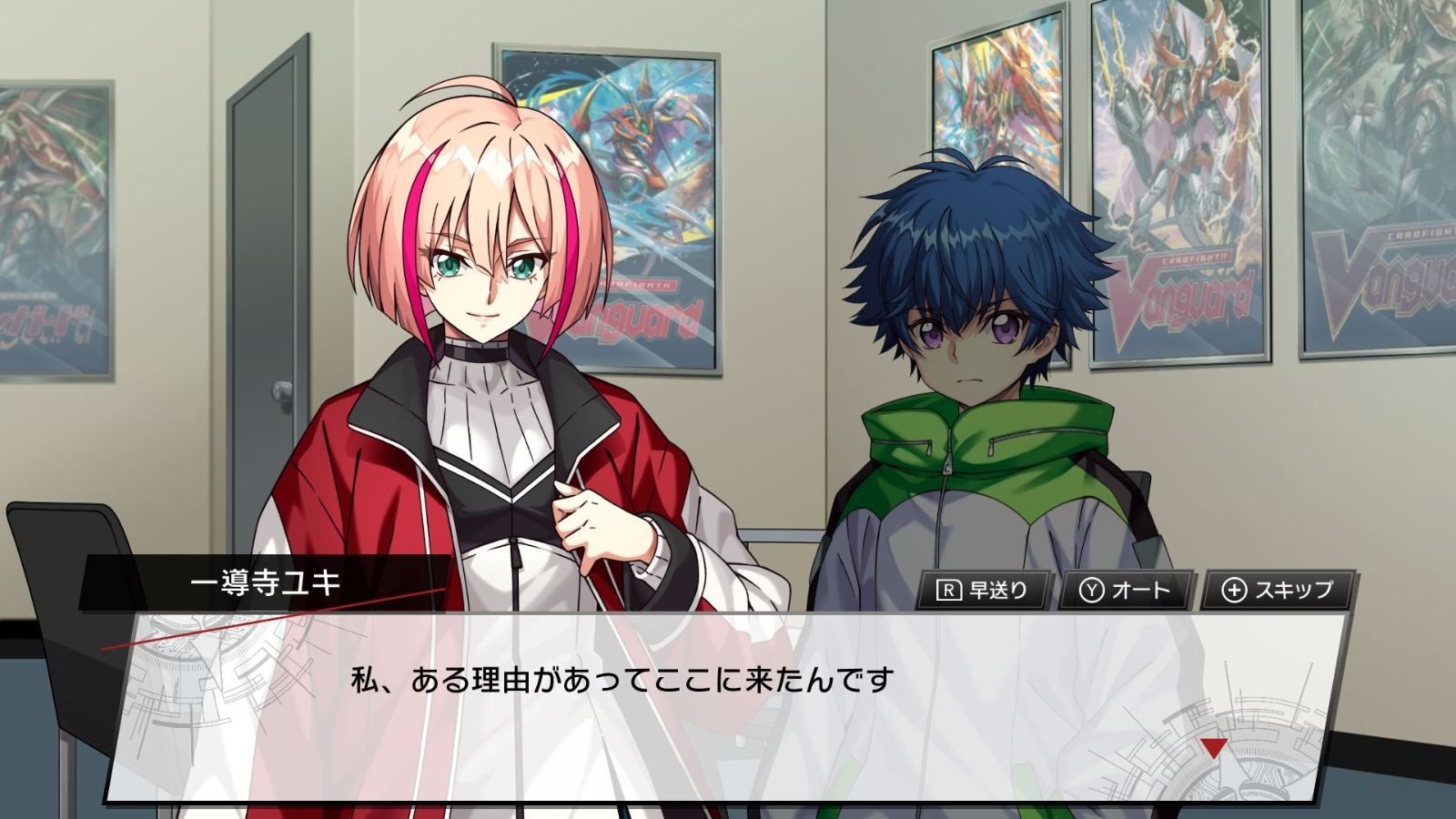This screenshot has width=1456, height=819.
Task: Toggle fast-forward with 早送り
Action: point(987,589)
